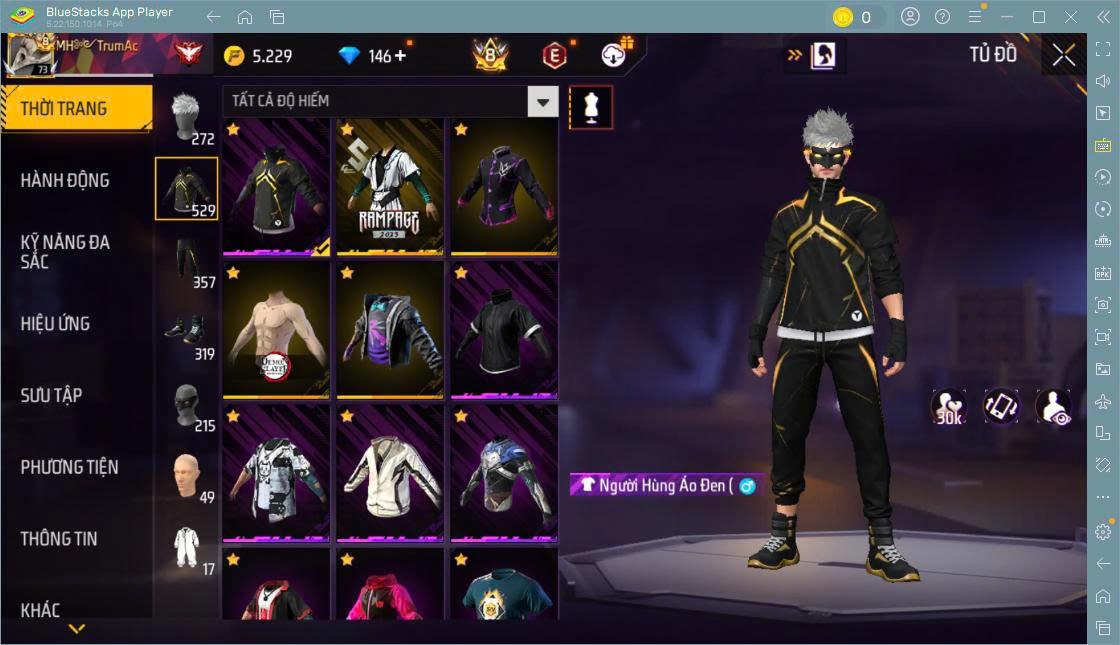This screenshot has height=645, width=1120.
Task: Choose the hair subcategory showing 272
Action: (187, 118)
